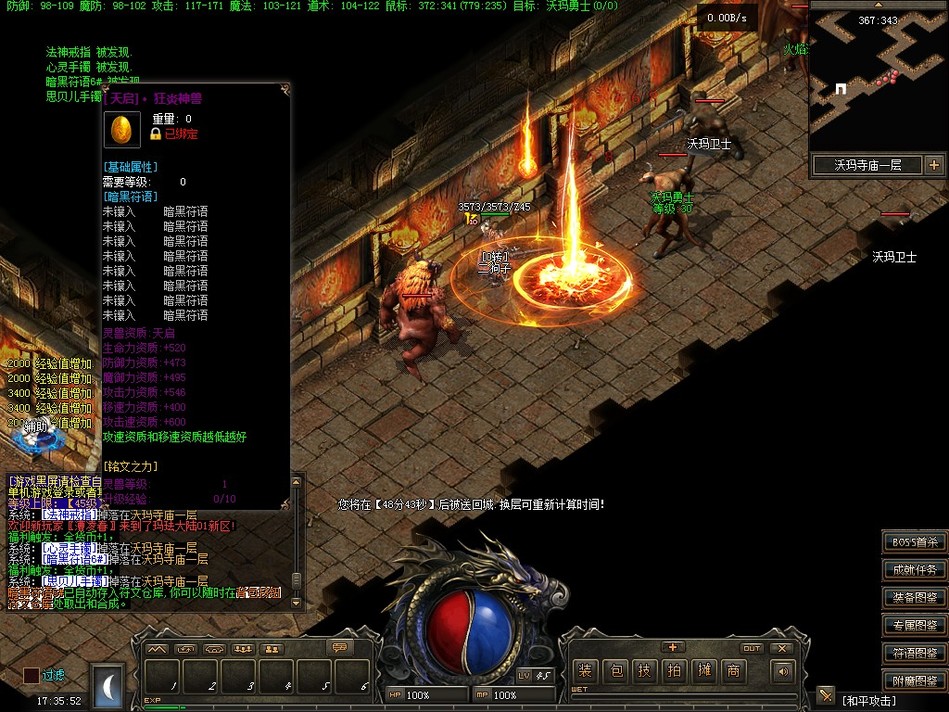The width and height of the screenshot is (949, 712).
Task: Open the 符语图鉴 rune codex
Action: 914,653
